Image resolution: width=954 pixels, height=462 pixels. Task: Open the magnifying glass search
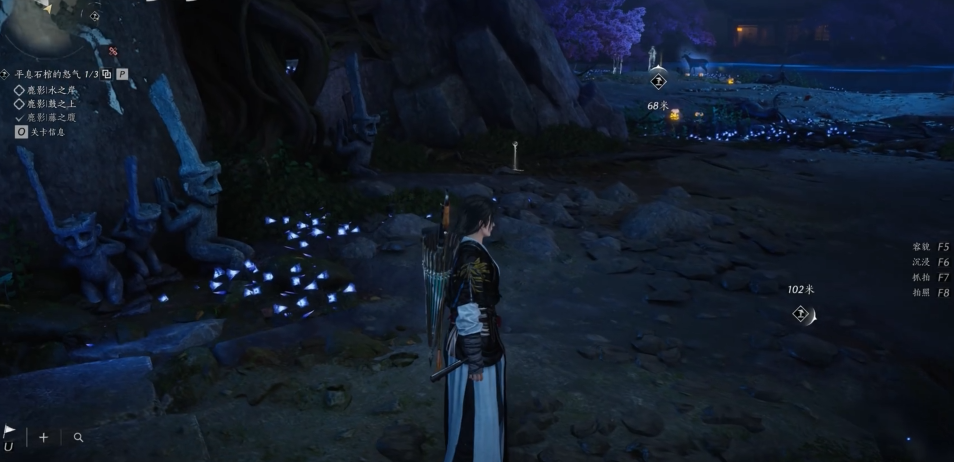coord(78,437)
